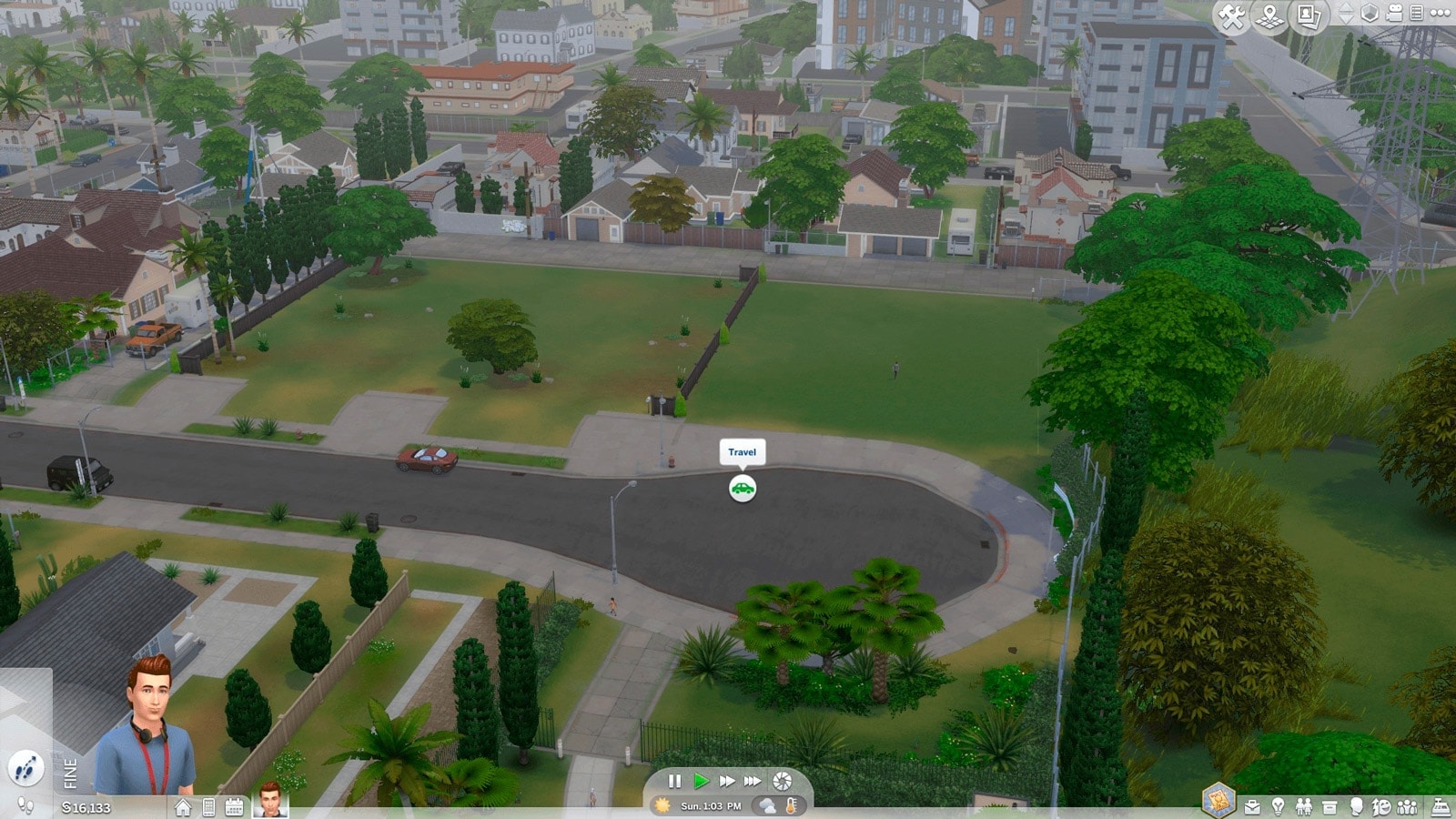Toggle the walls cube view icon

tap(1370, 14)
